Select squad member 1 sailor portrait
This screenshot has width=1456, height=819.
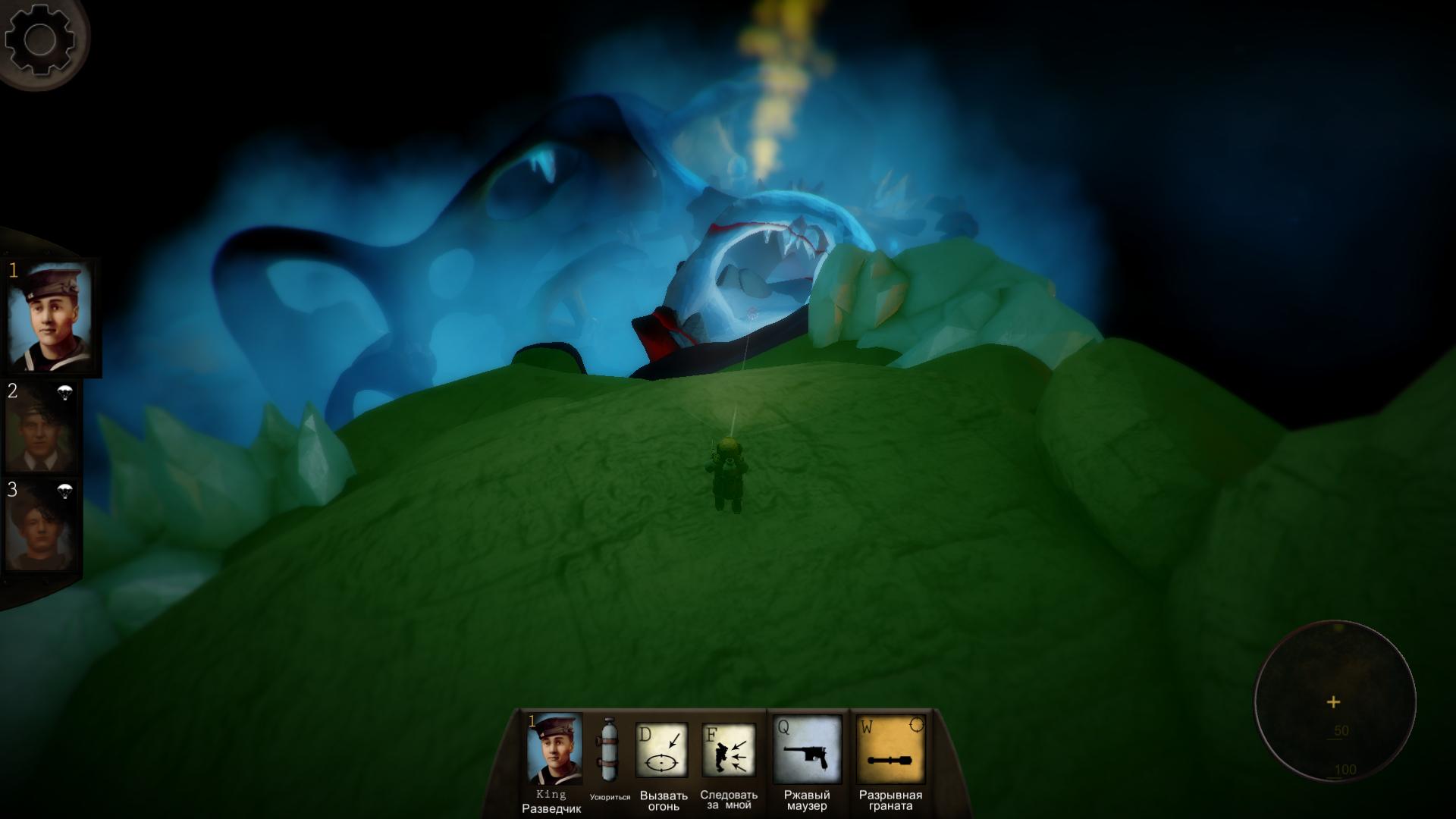(49, 317)
